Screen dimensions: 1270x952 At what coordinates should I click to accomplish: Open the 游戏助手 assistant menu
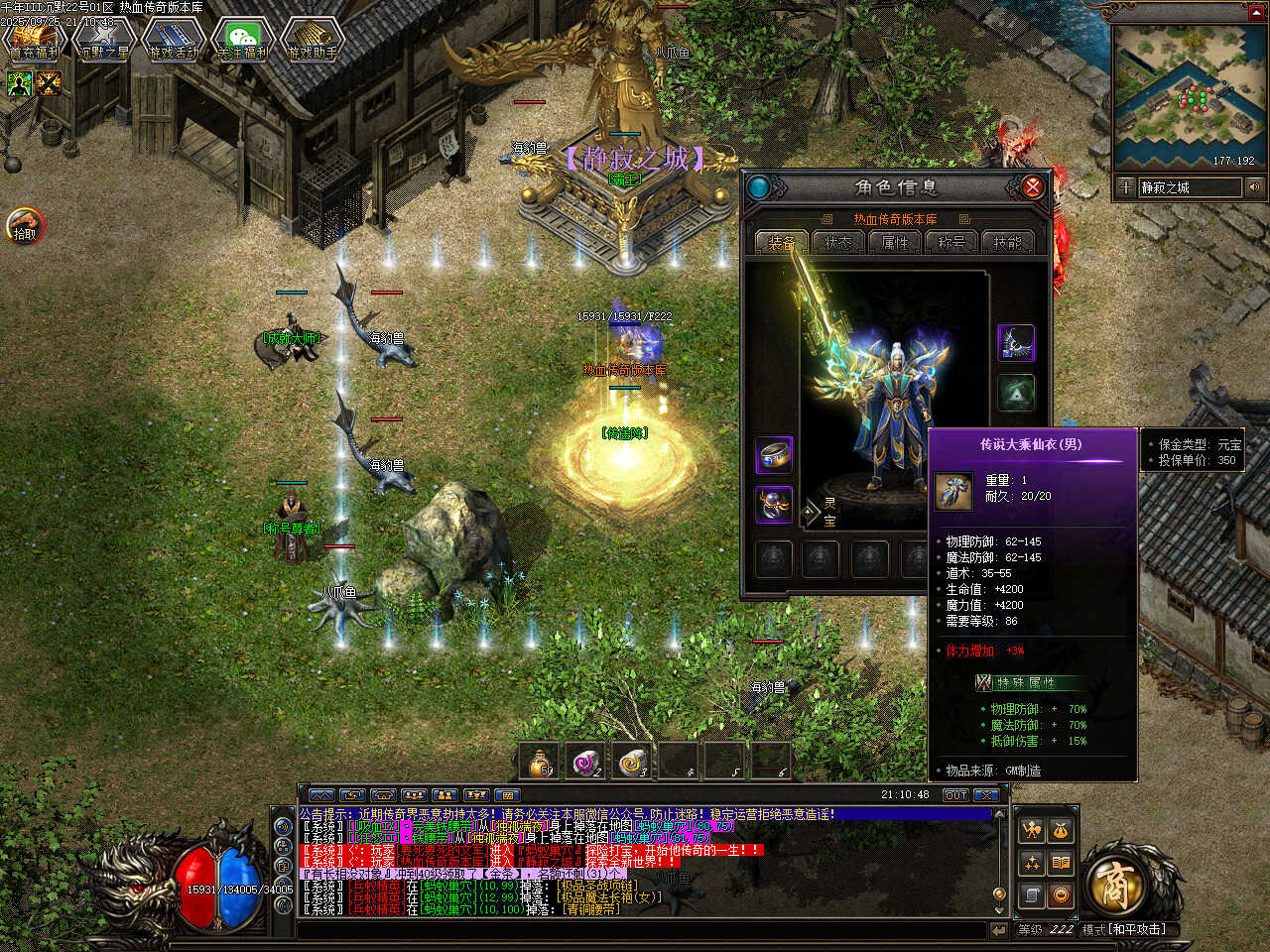point(313,41)
